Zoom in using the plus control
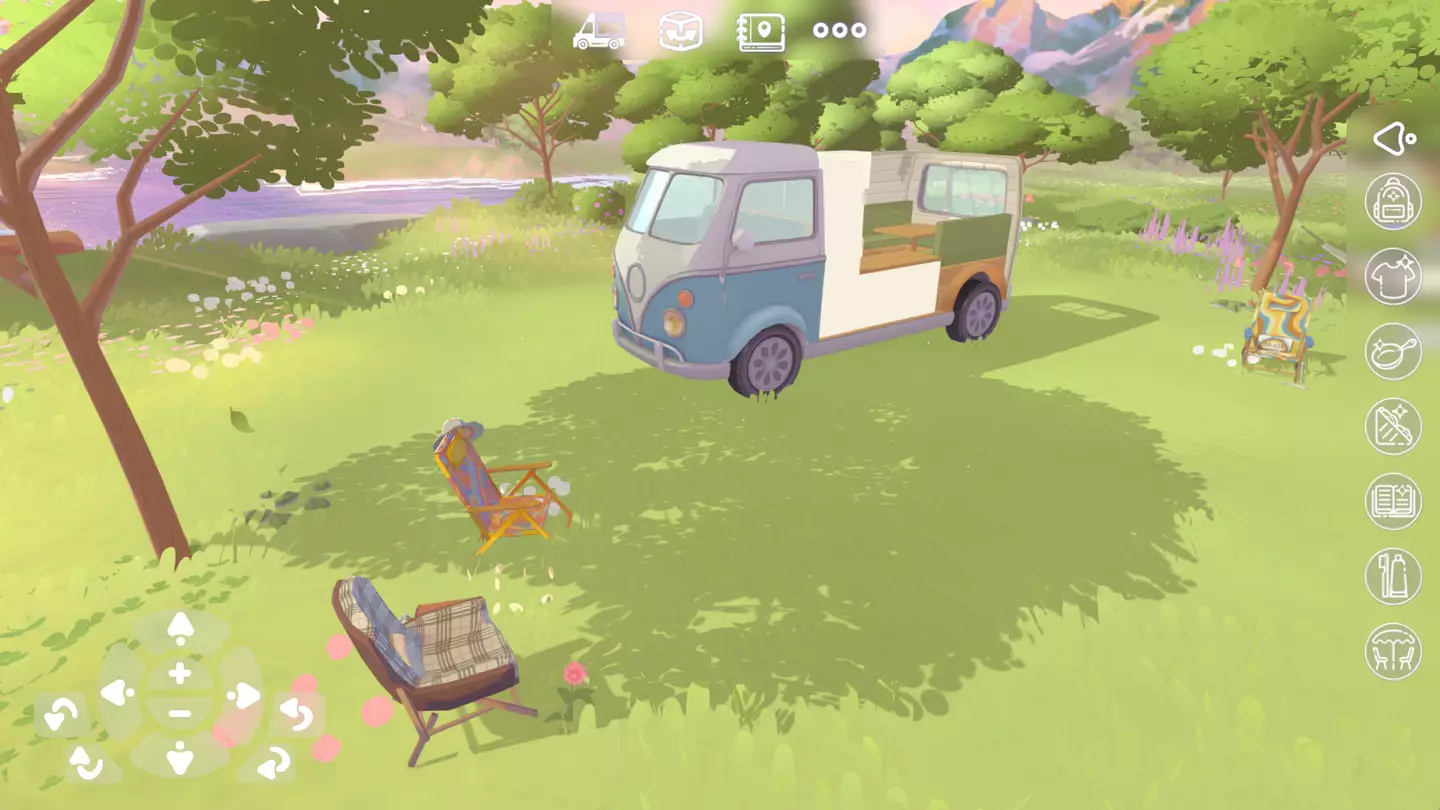Viewport: 1440px width, 810px height. point(178,673)
